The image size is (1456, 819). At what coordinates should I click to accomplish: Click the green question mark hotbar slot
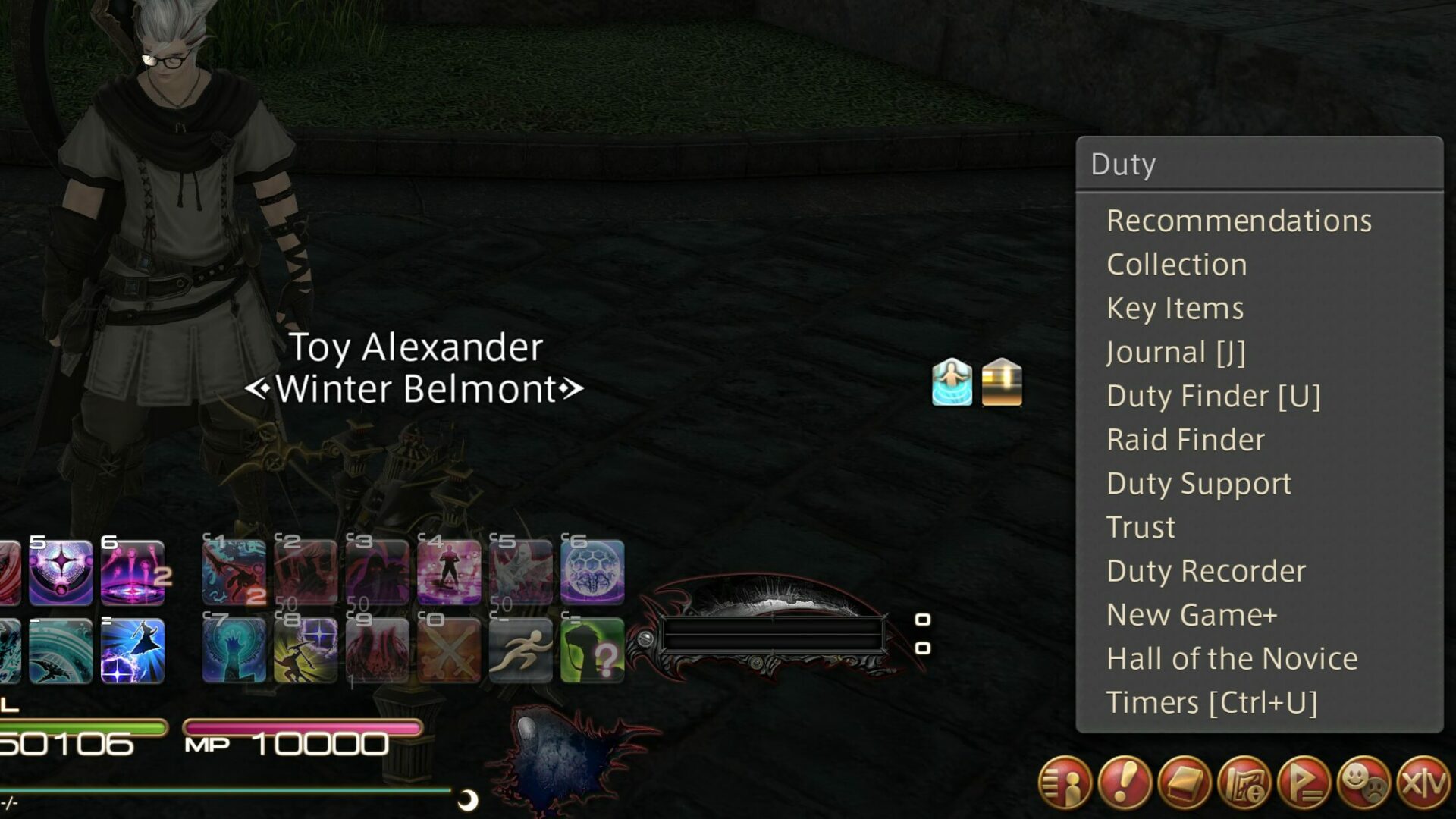pyautogui.click(x=591, y=651)
